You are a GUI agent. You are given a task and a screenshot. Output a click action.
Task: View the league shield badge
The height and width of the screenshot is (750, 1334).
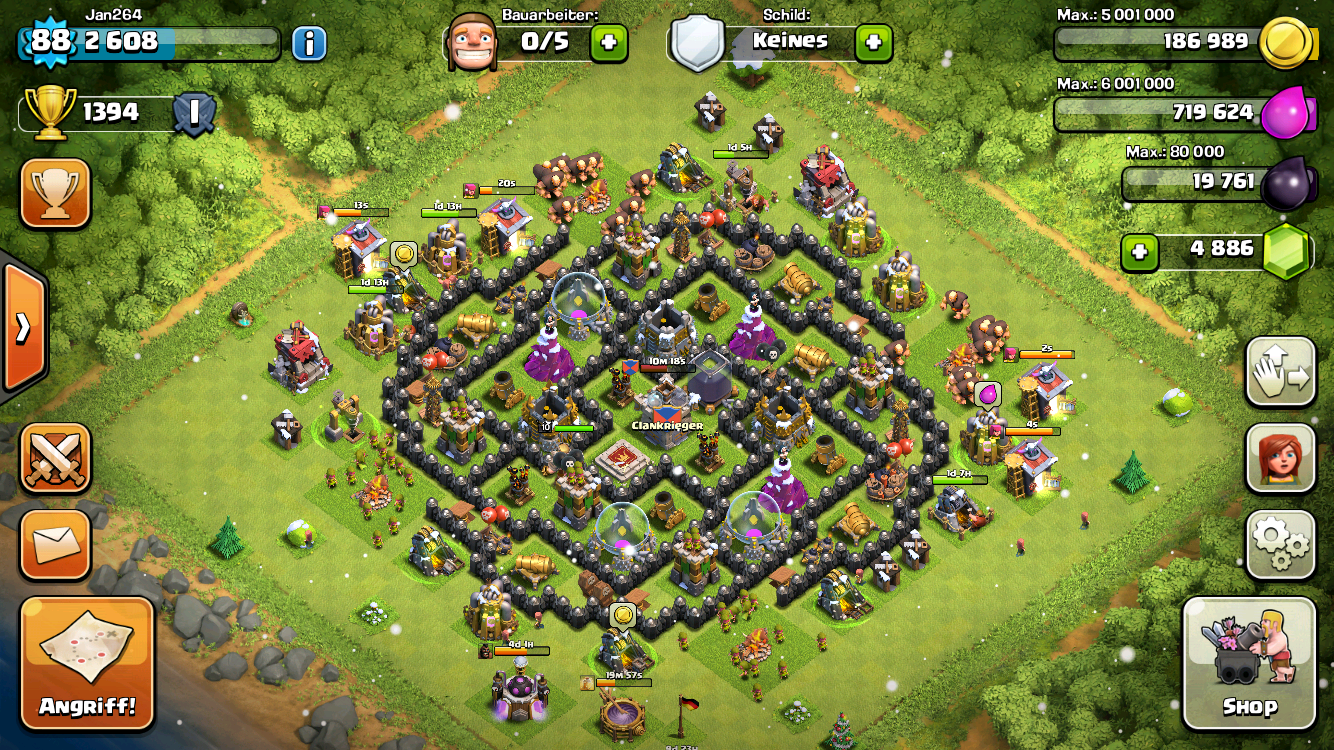tap(193, 113)
